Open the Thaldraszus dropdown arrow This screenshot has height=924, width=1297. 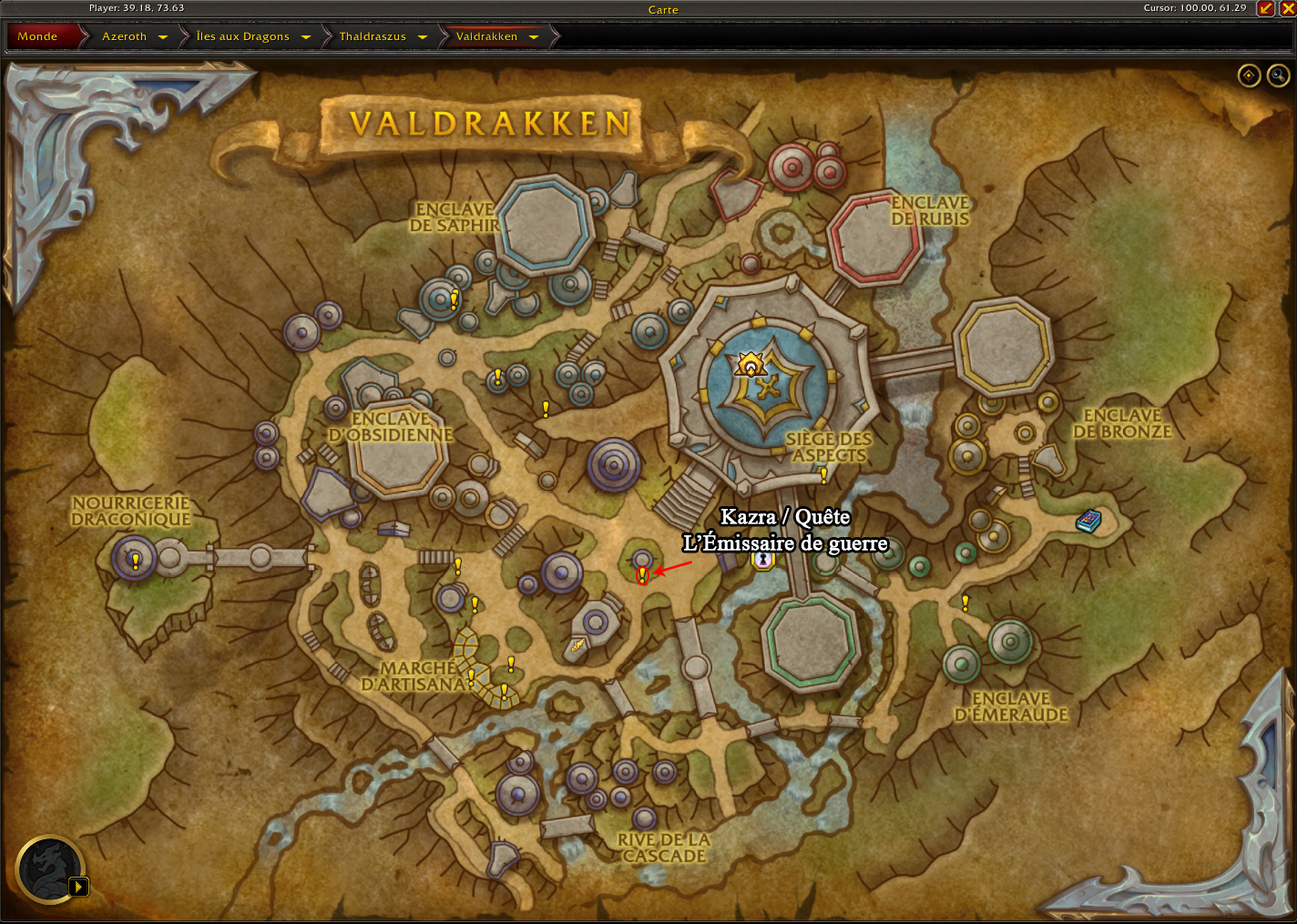(x=423, y=37)
